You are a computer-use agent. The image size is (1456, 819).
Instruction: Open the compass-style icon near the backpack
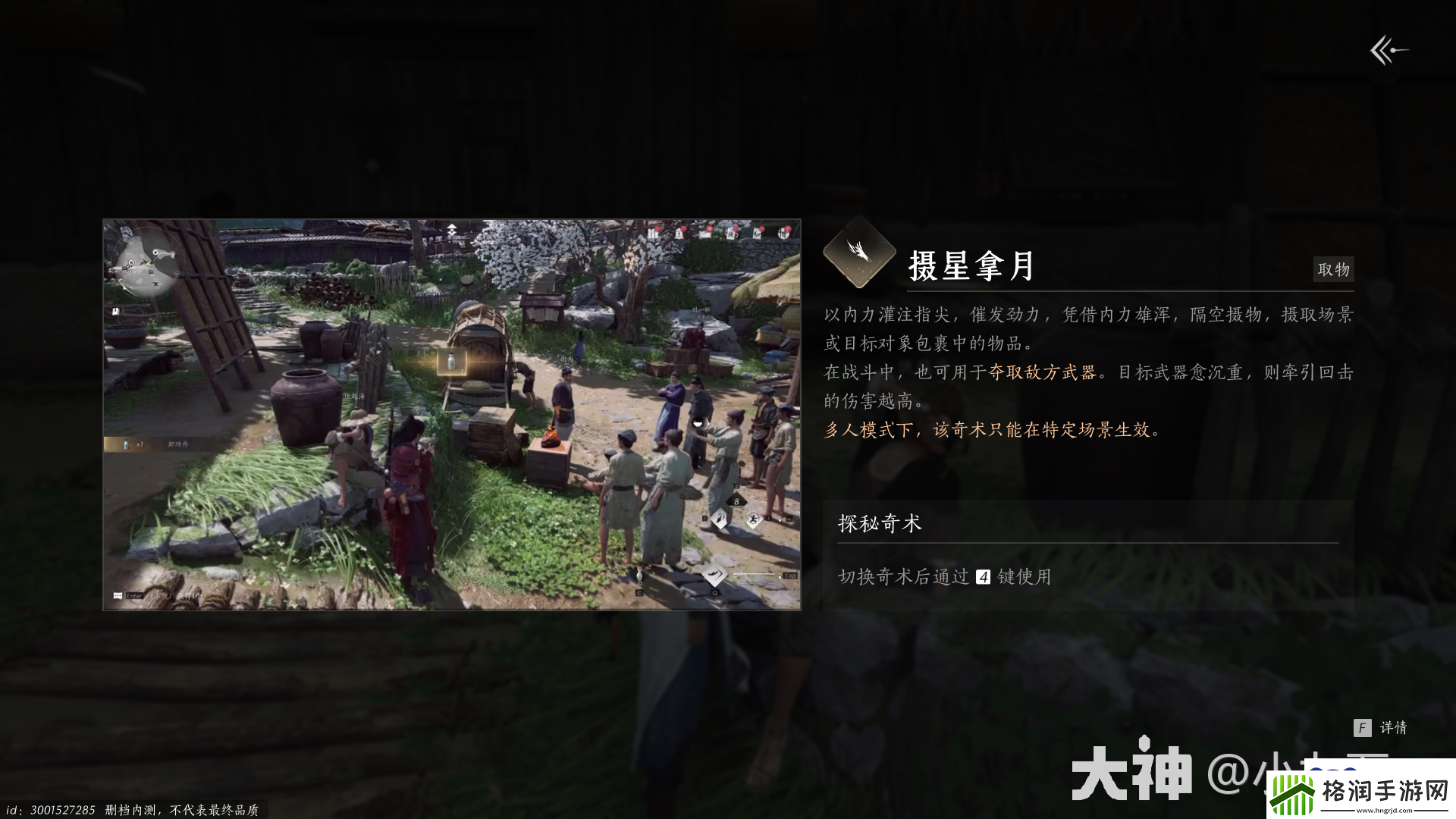point(757,233)
